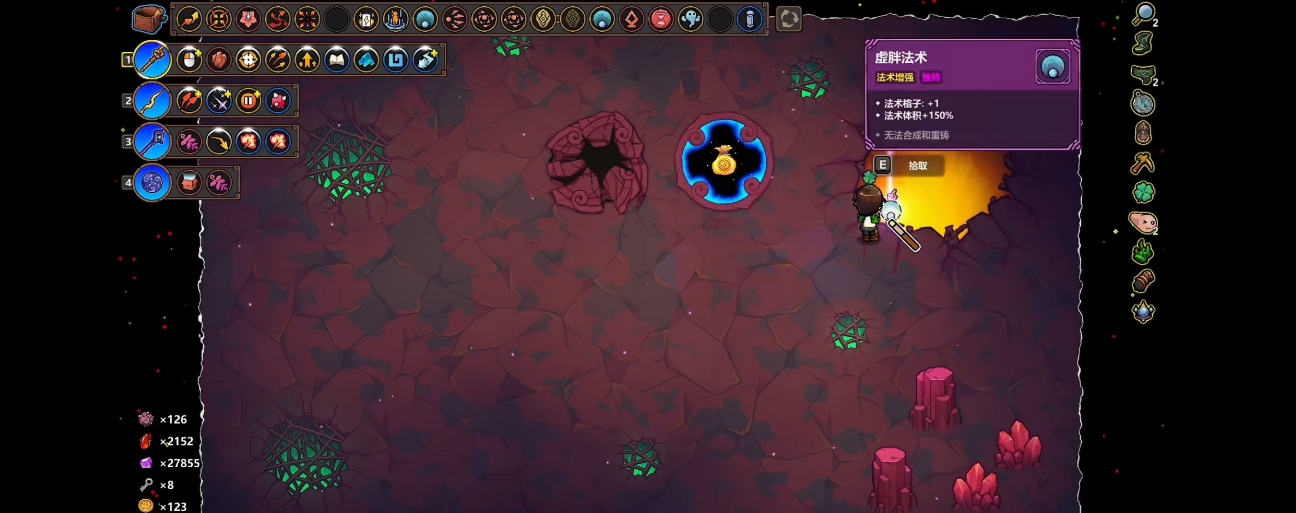
Task: Switch to the lightning-shaped wand in slot 2
Action: 152,100
